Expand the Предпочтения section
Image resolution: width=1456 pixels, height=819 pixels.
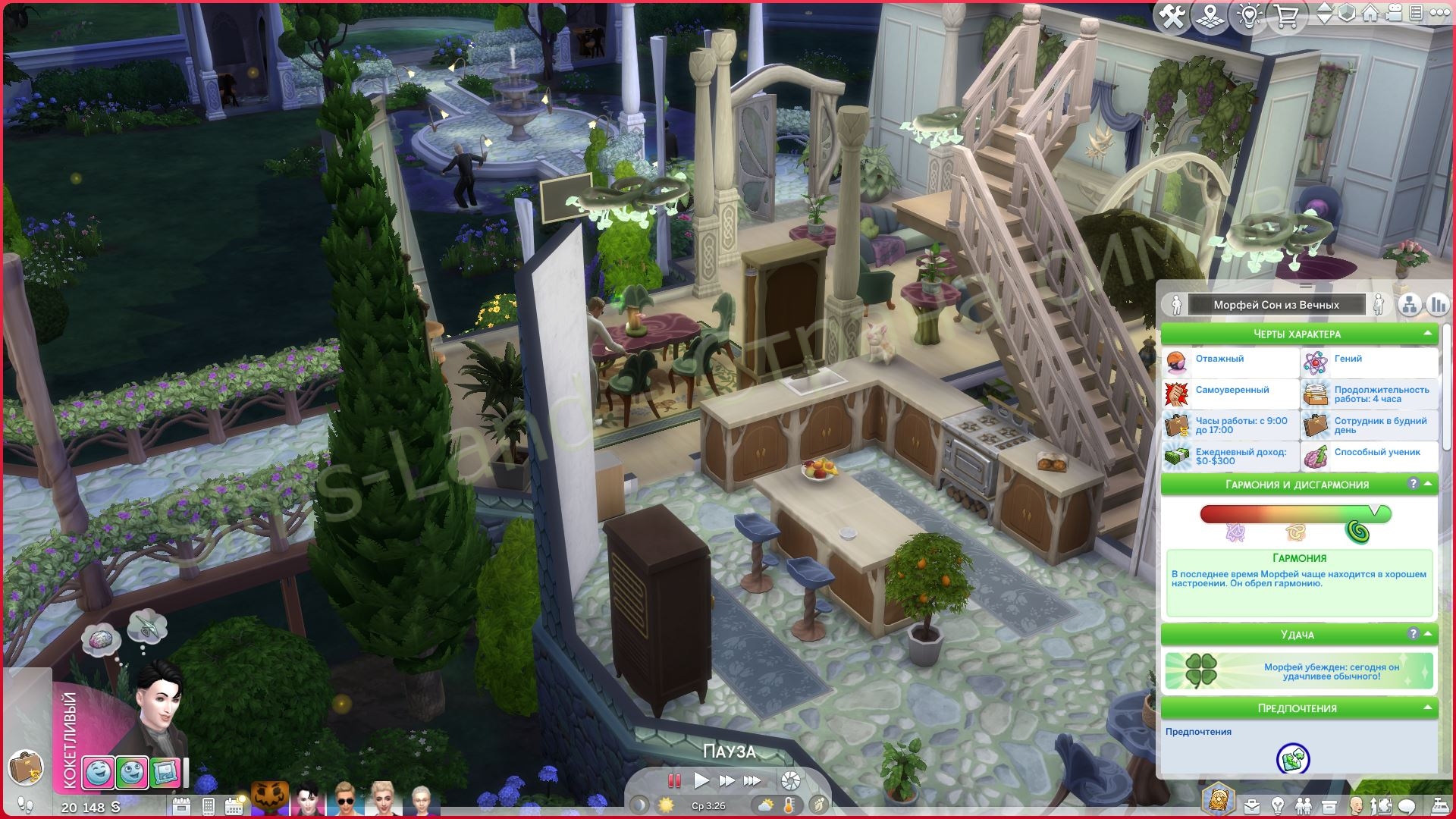click(x=1428, y=707)
